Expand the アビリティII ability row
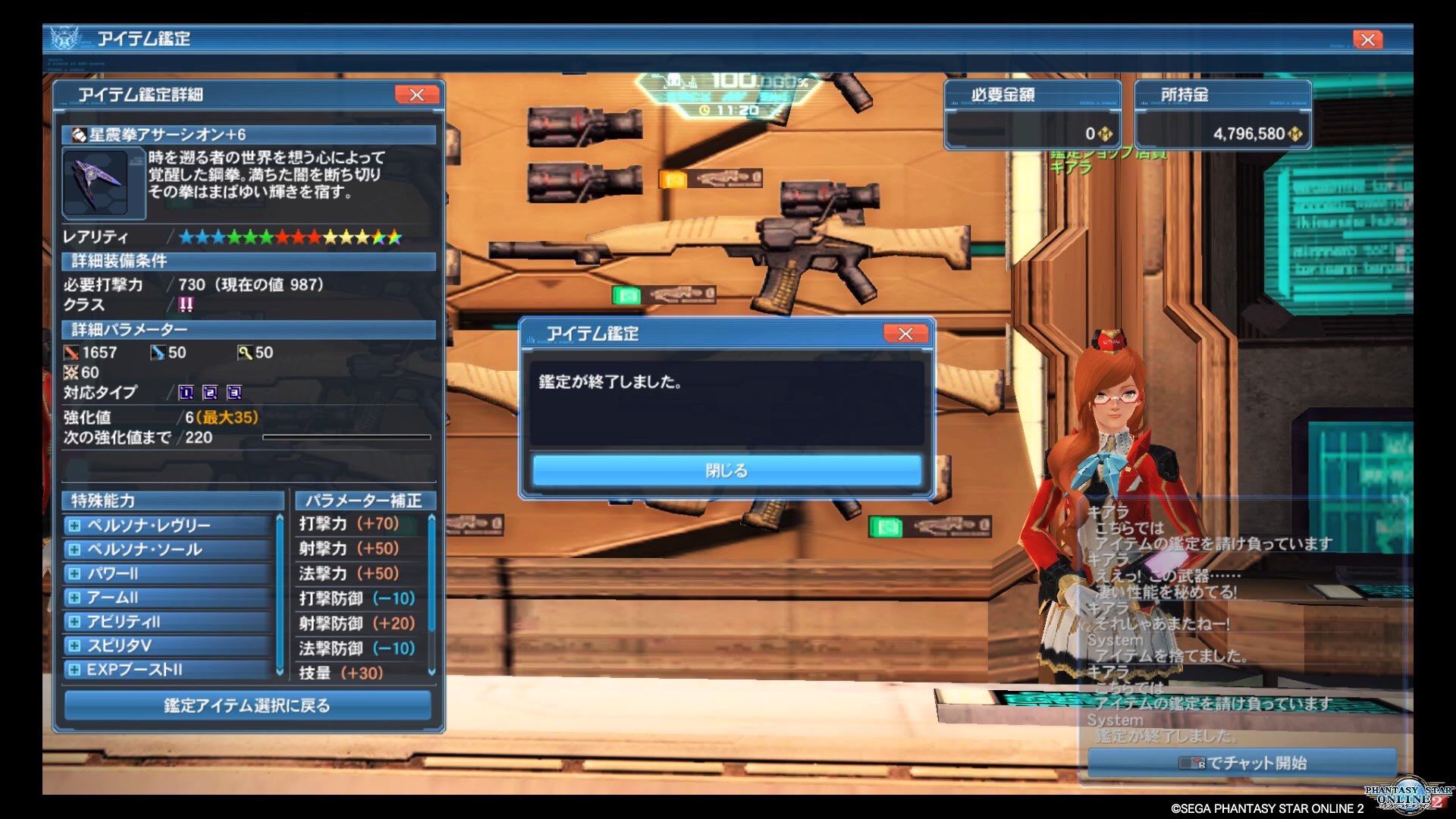1456x819 pixels. tap(74, 622)
